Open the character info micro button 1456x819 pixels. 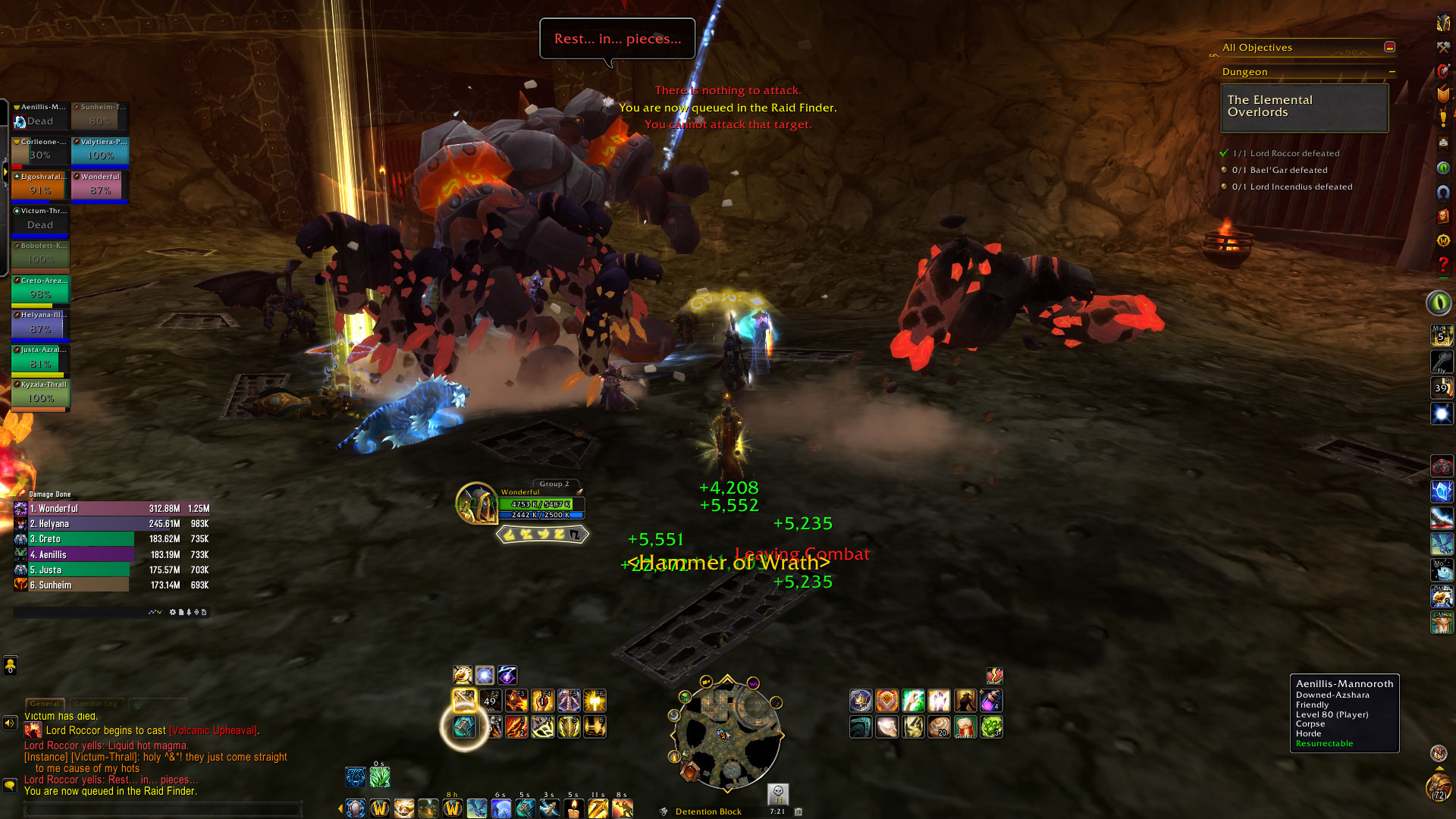[1443, 23]
